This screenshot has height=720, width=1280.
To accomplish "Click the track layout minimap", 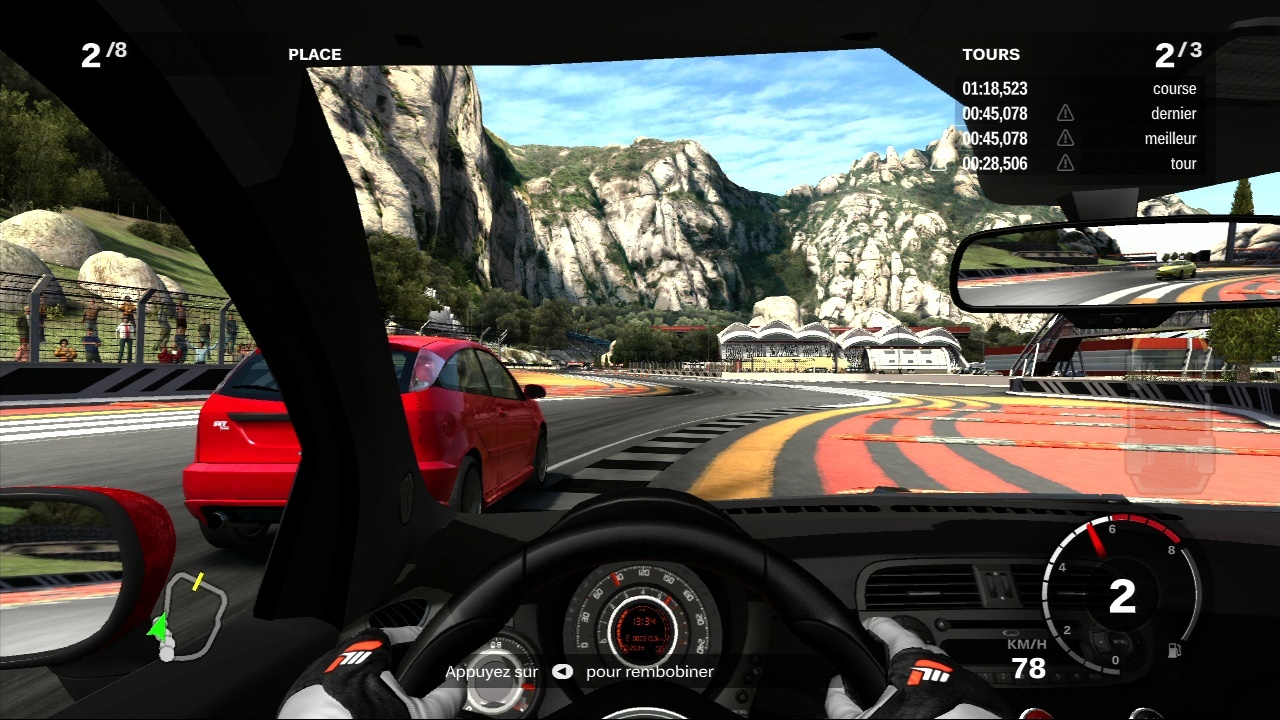I will click(194, 615).
